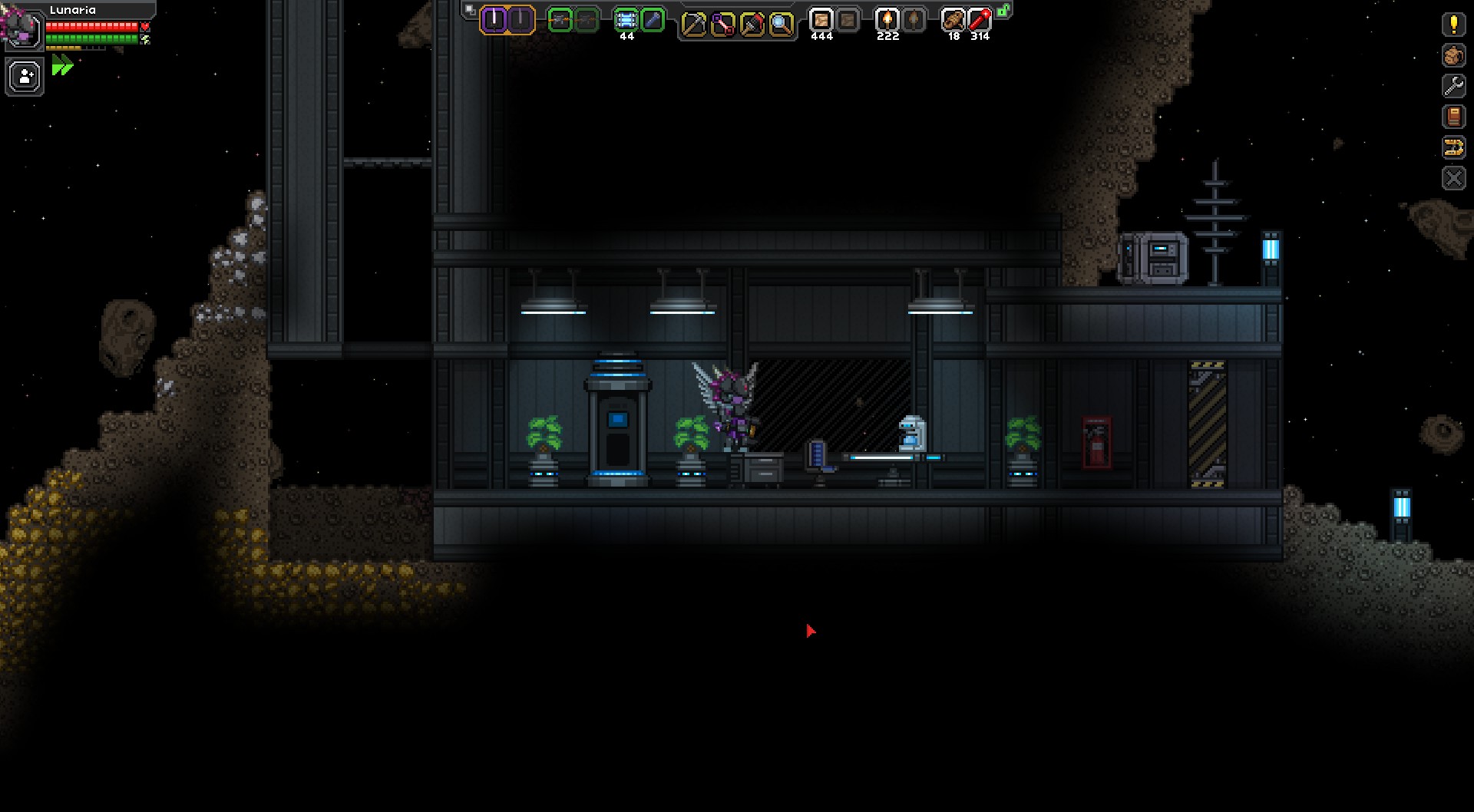Select the red stick item stack of 314

pos(980,21)
